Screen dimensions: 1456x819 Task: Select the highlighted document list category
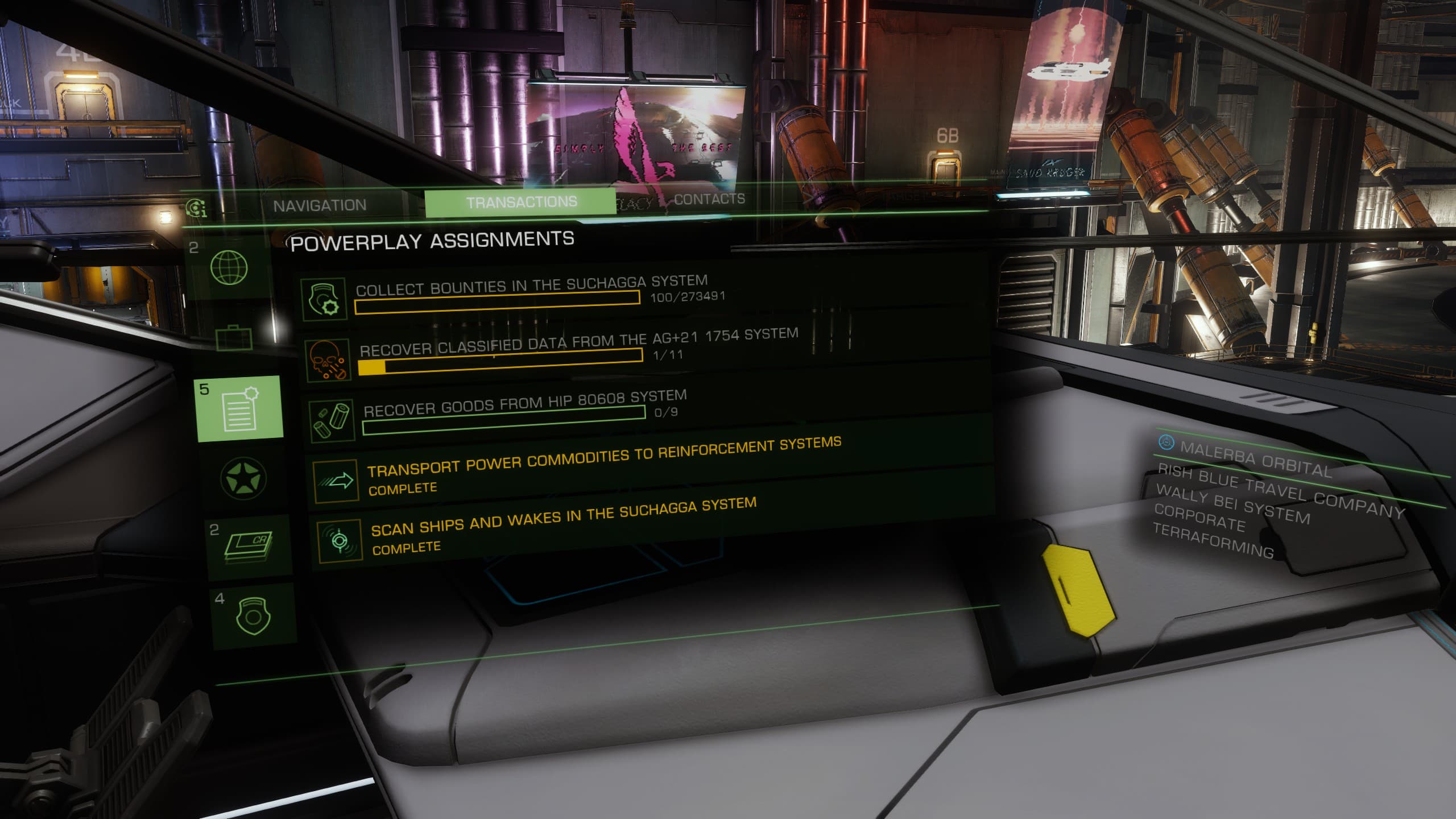(239, 408)
